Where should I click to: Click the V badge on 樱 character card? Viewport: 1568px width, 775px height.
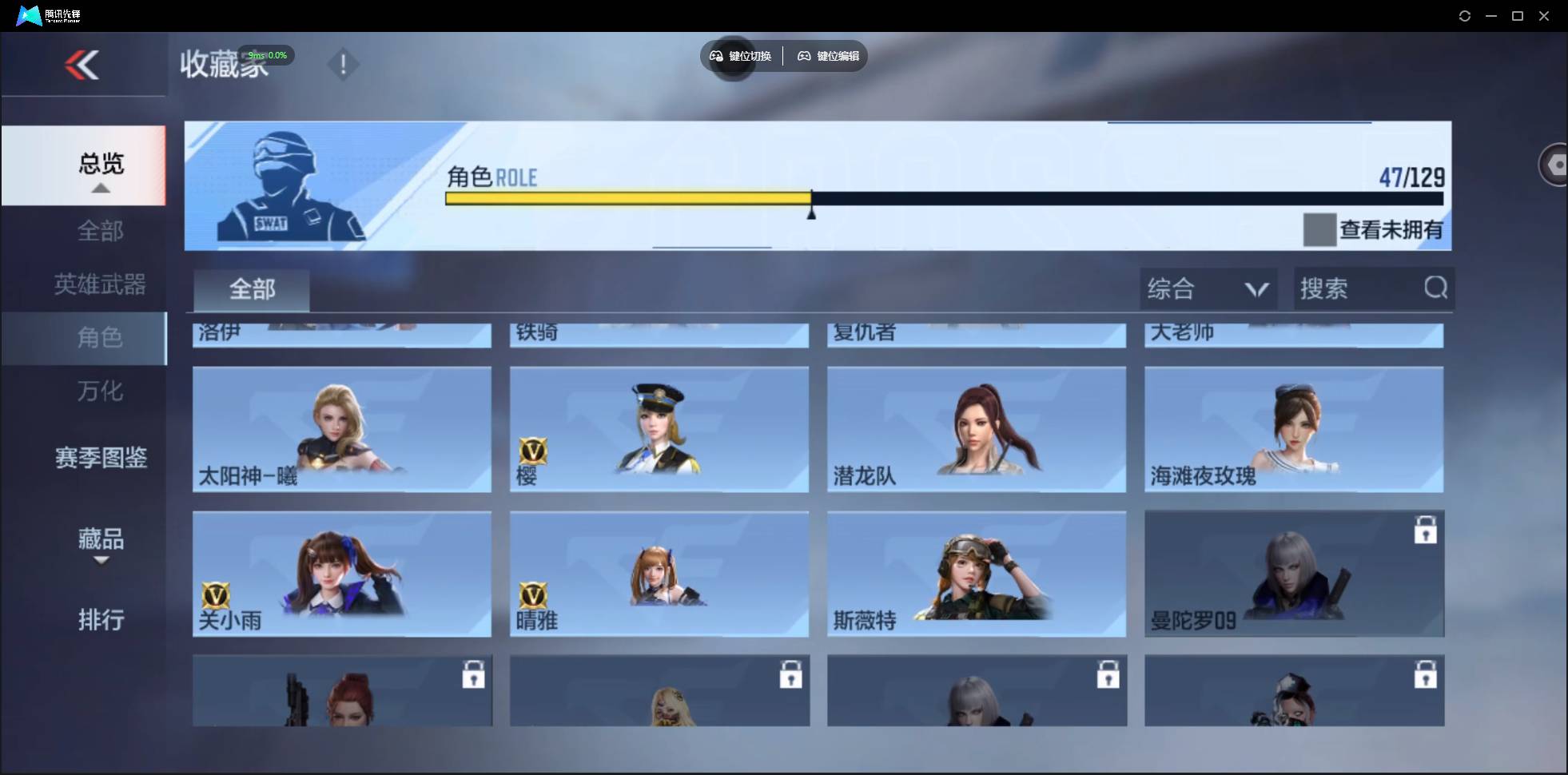click(x=535, y=451)
